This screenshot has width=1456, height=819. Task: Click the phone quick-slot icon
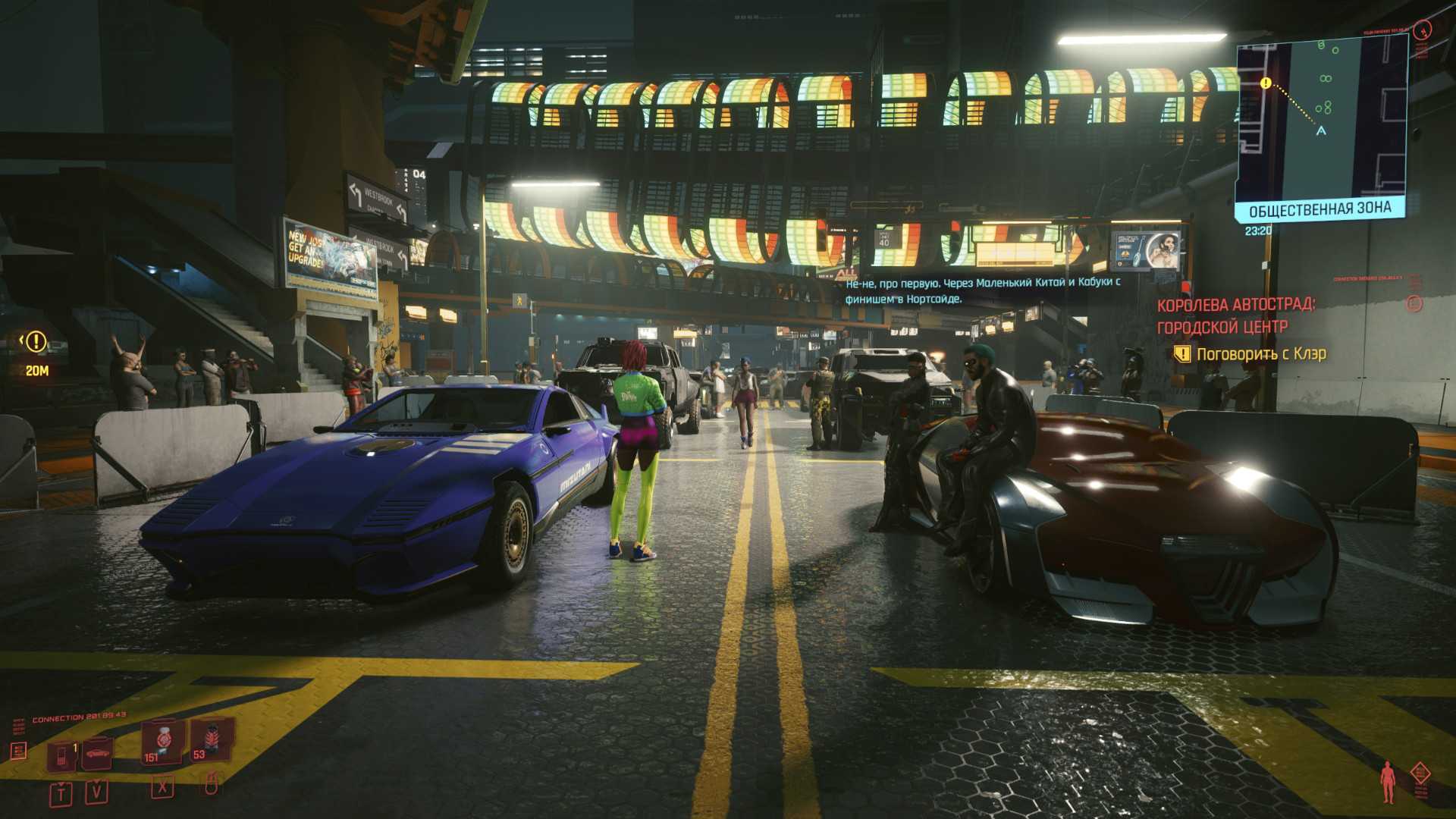61,755
